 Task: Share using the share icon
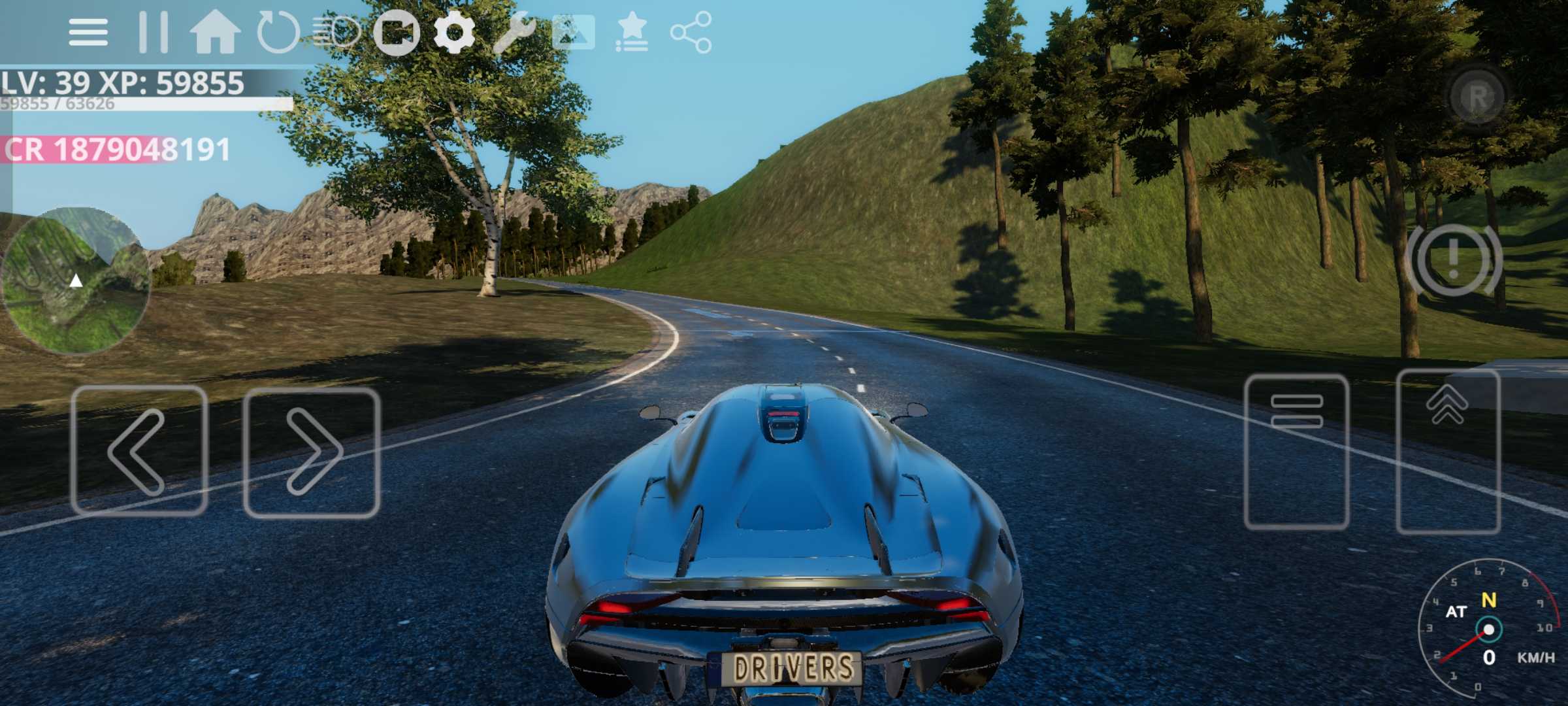coord(691,32)
